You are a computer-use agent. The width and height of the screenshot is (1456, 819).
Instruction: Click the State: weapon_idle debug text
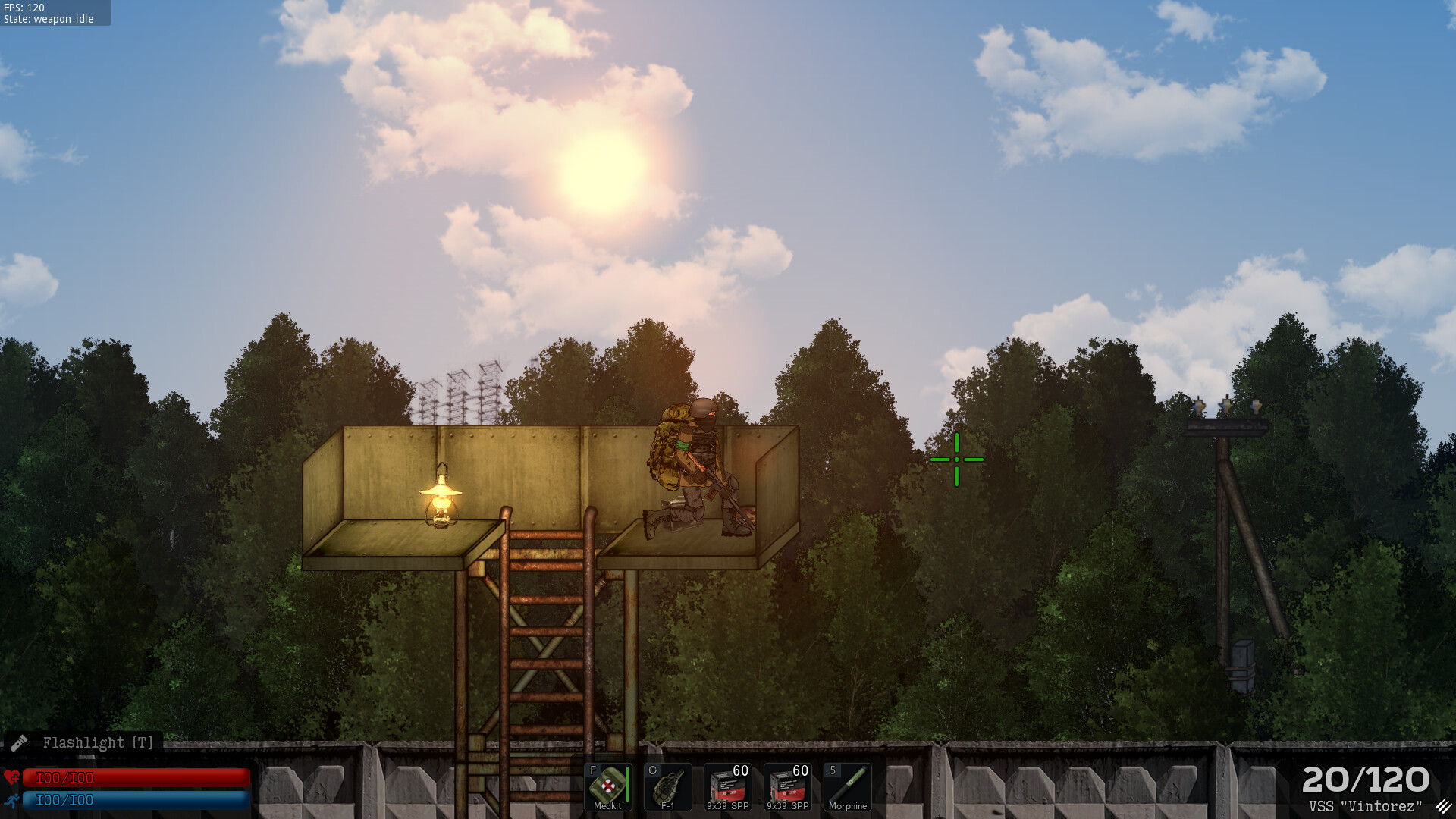tap(47, 19)
